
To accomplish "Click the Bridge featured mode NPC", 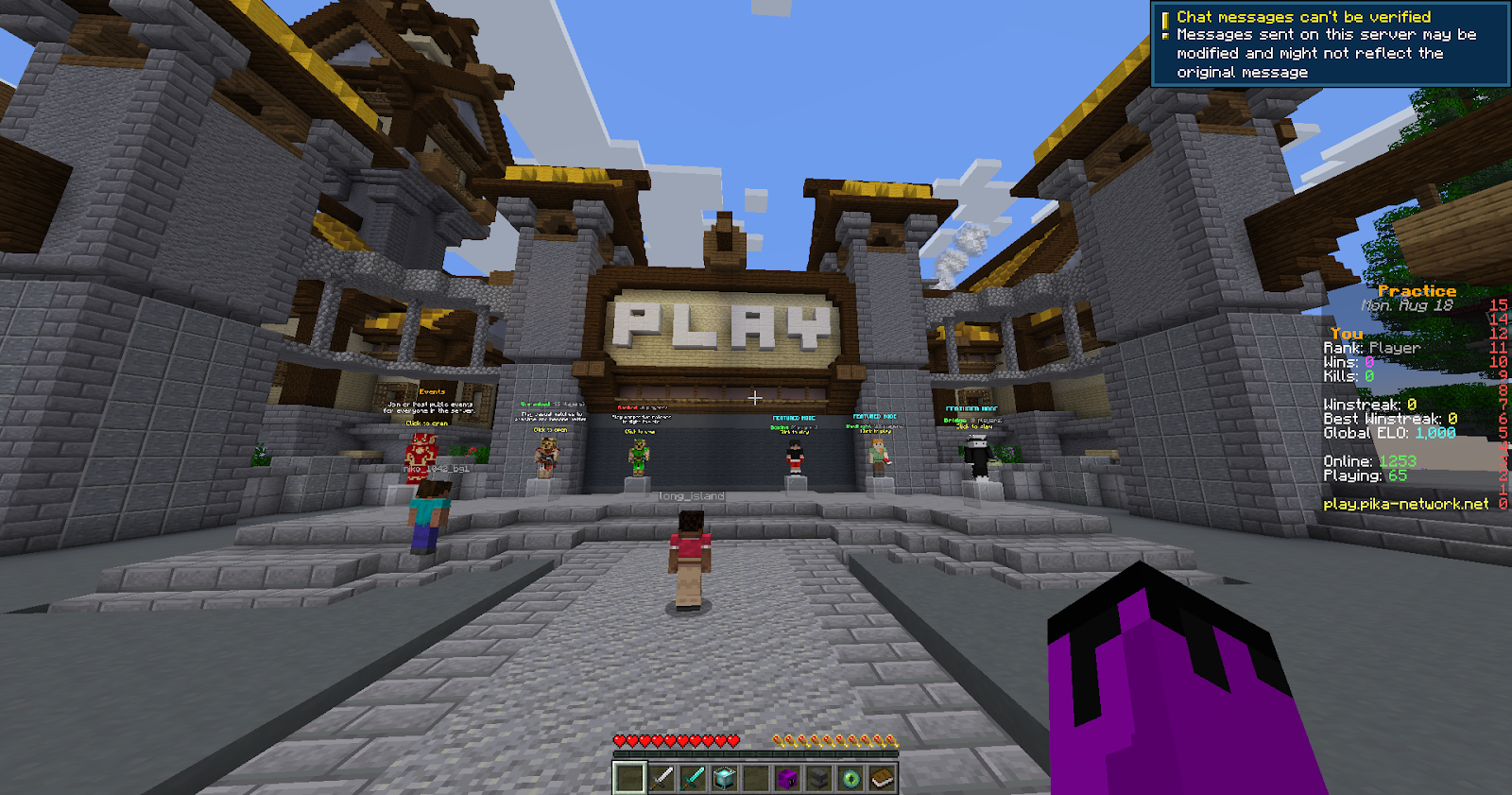I will pos(979,456).
